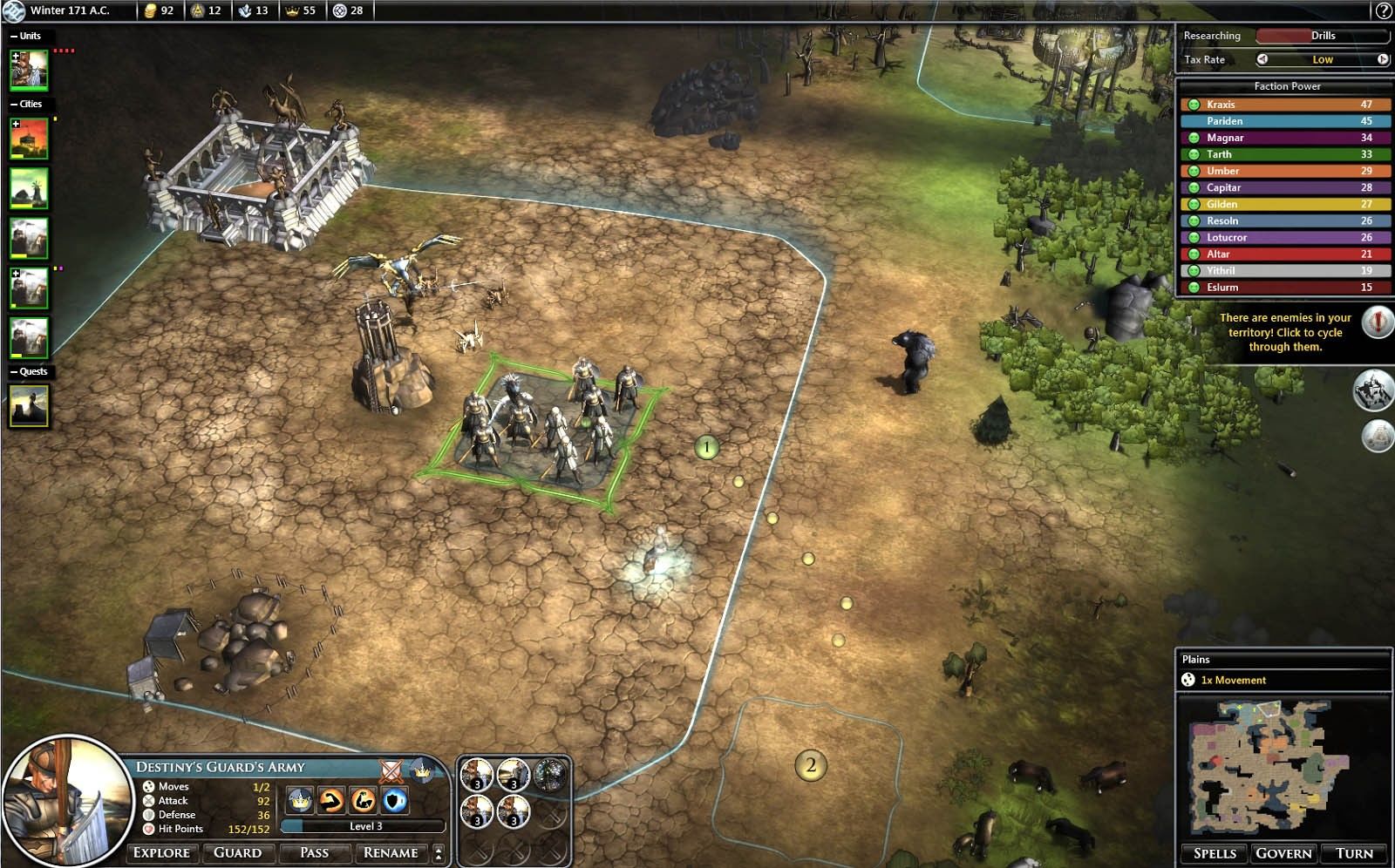End the Turn
The image size is (1395, 868).
coord(1354,853)
